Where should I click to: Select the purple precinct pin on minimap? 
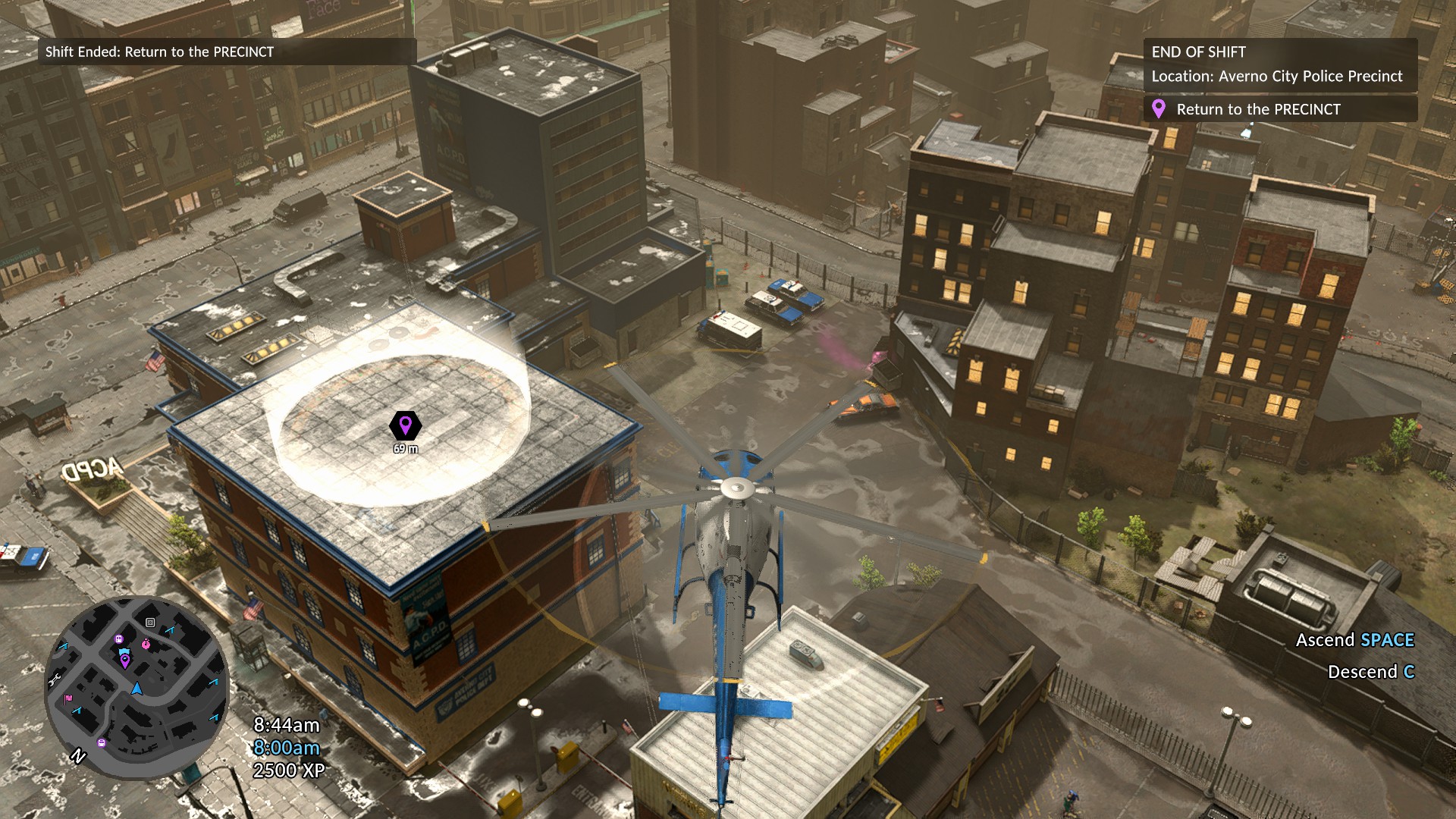(125, 661)
